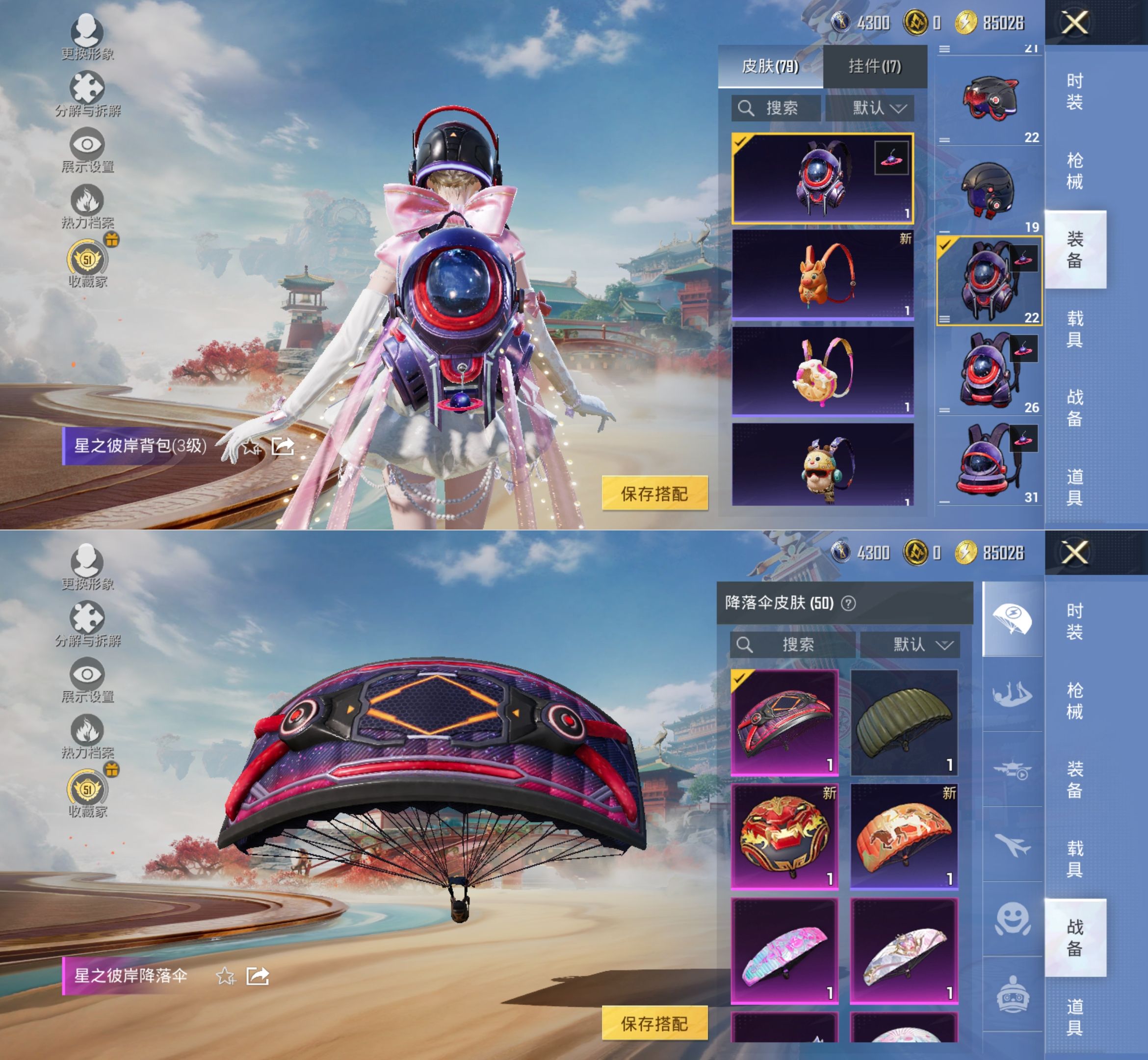Equip the orange horse-pattern parachute skin
Image resolution: width=1148 pixels, height=1060 pixels.
tap(904, 836)
